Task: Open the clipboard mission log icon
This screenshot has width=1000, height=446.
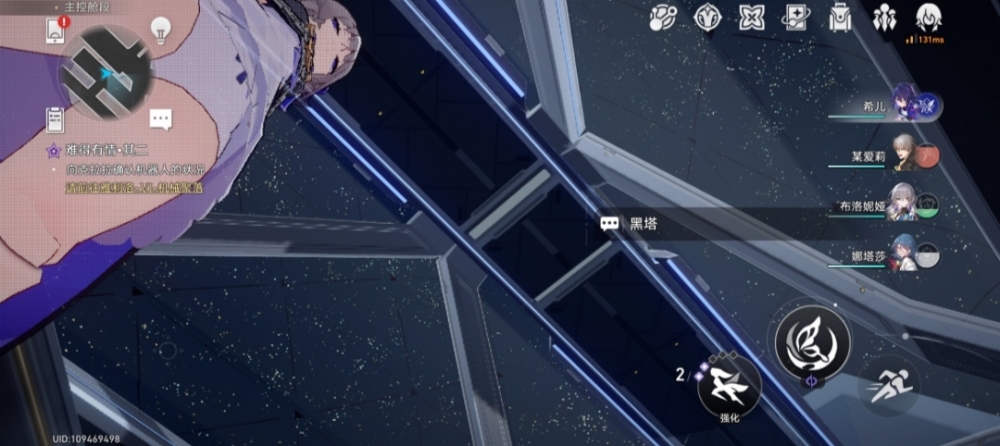Action: tap(55, 118)
